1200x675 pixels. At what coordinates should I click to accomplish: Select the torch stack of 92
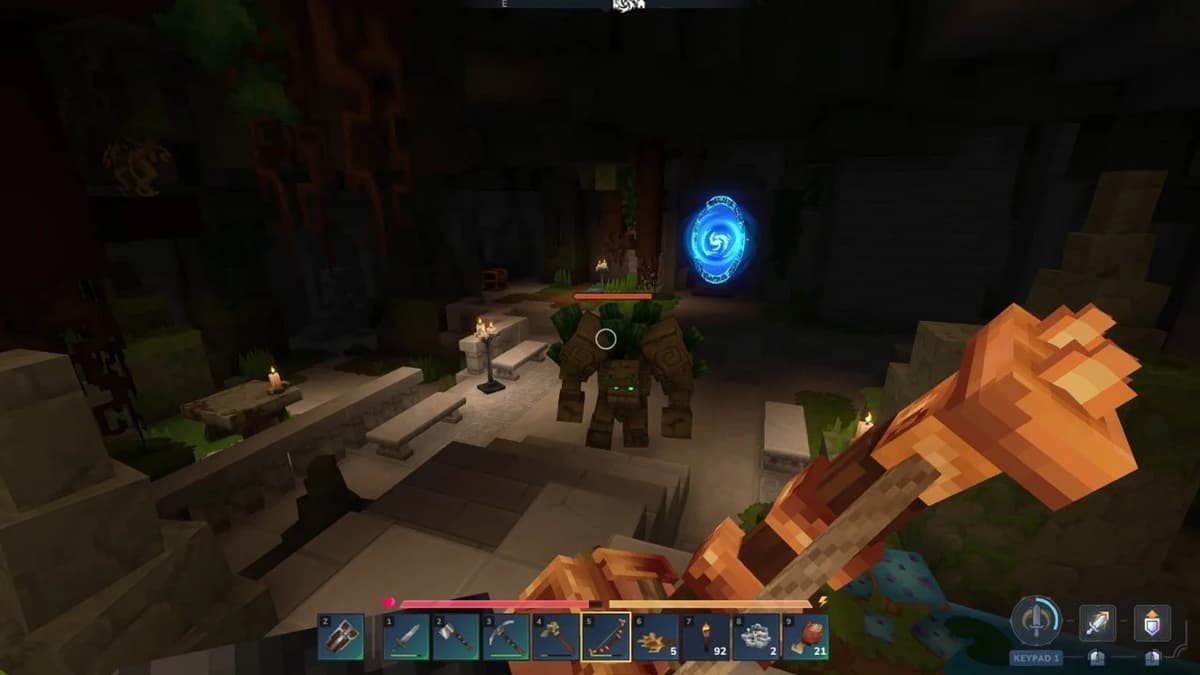pos(706,638)
